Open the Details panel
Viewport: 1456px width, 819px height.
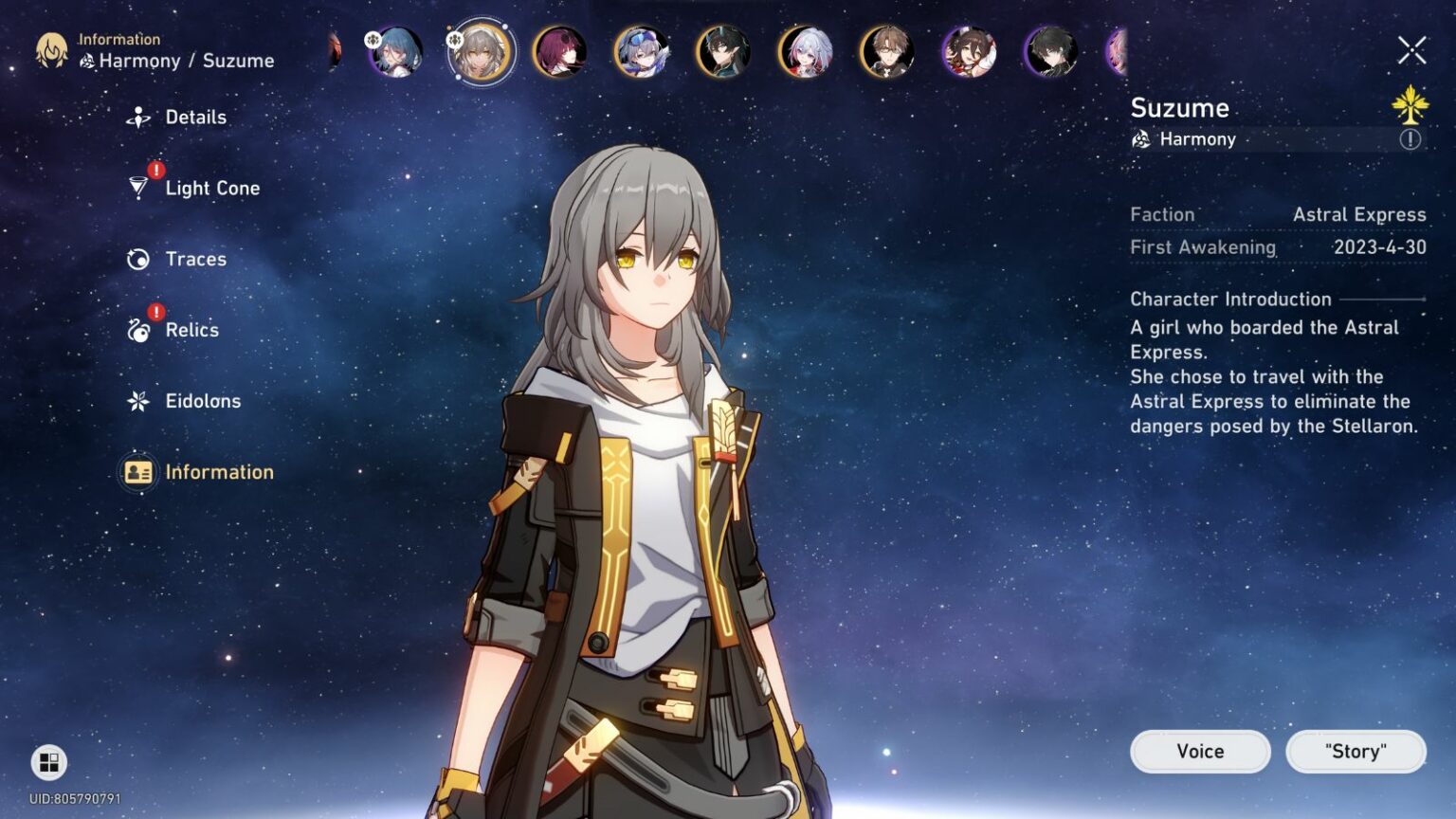click(x=197, y=117)
